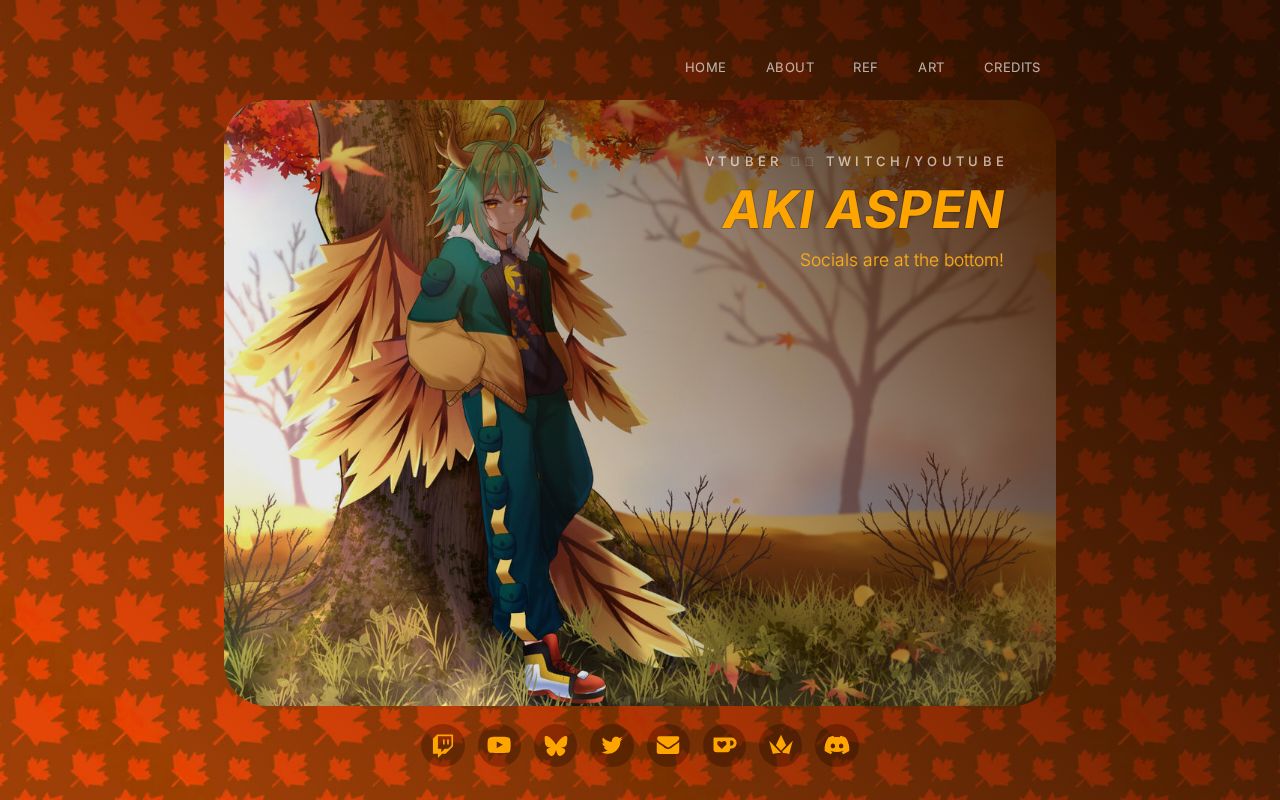1280x800 pixels.
Task: Support on Ko-fi via the cup icon
Action: click(x=723, y=744)
